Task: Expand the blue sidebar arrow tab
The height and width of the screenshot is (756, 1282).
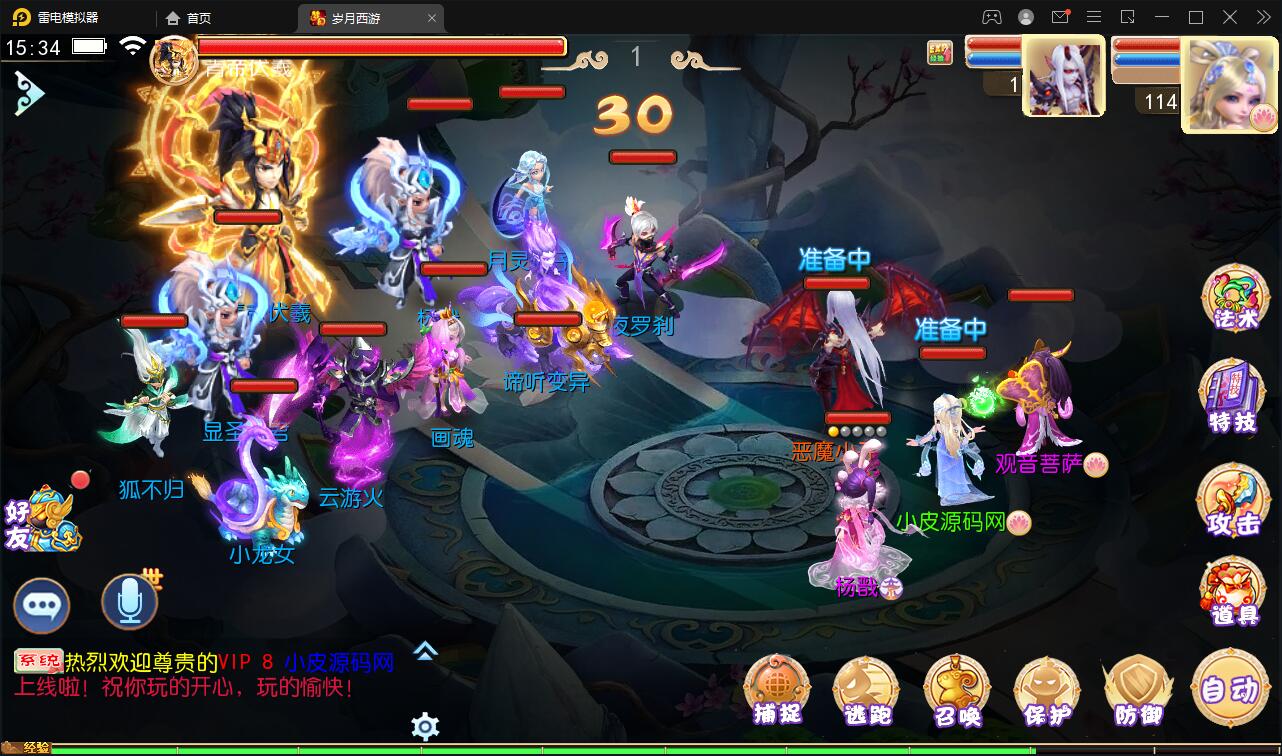Action: click(x=30, y=92)
